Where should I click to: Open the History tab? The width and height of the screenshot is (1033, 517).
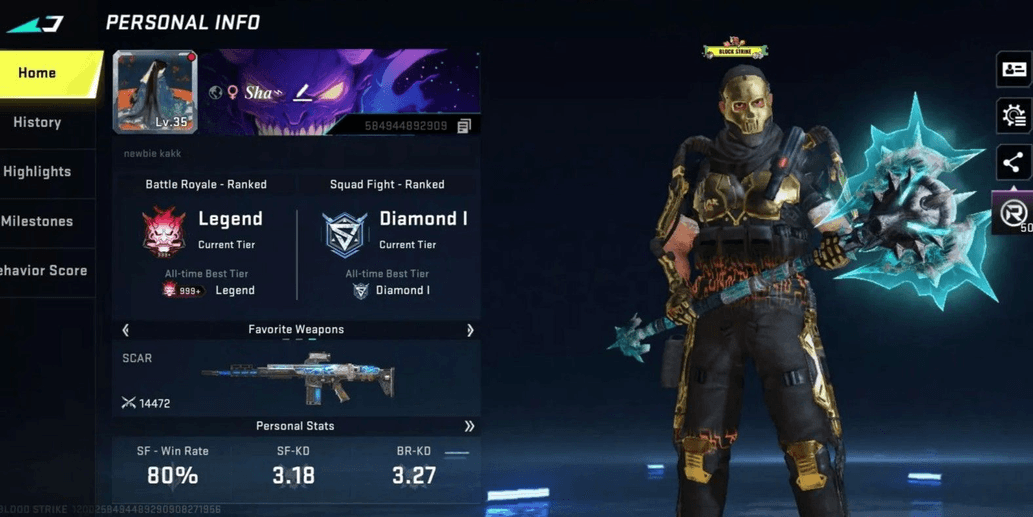[x=38, y=123]
